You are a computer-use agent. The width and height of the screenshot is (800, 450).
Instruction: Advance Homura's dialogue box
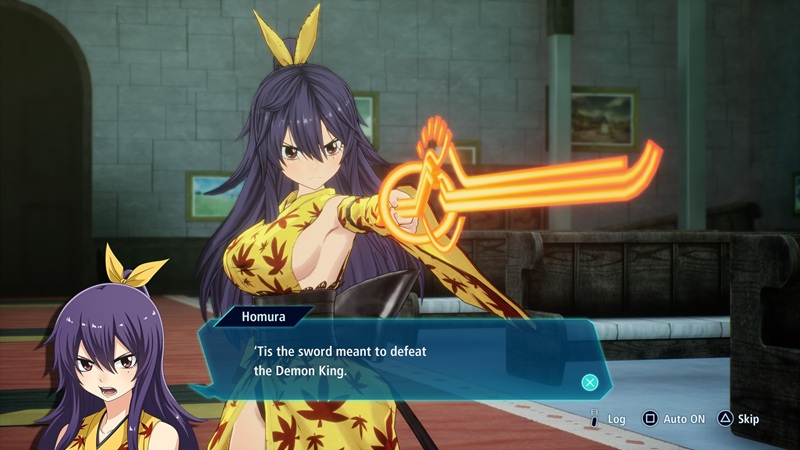pyautogui.click(x=590, y=382)
